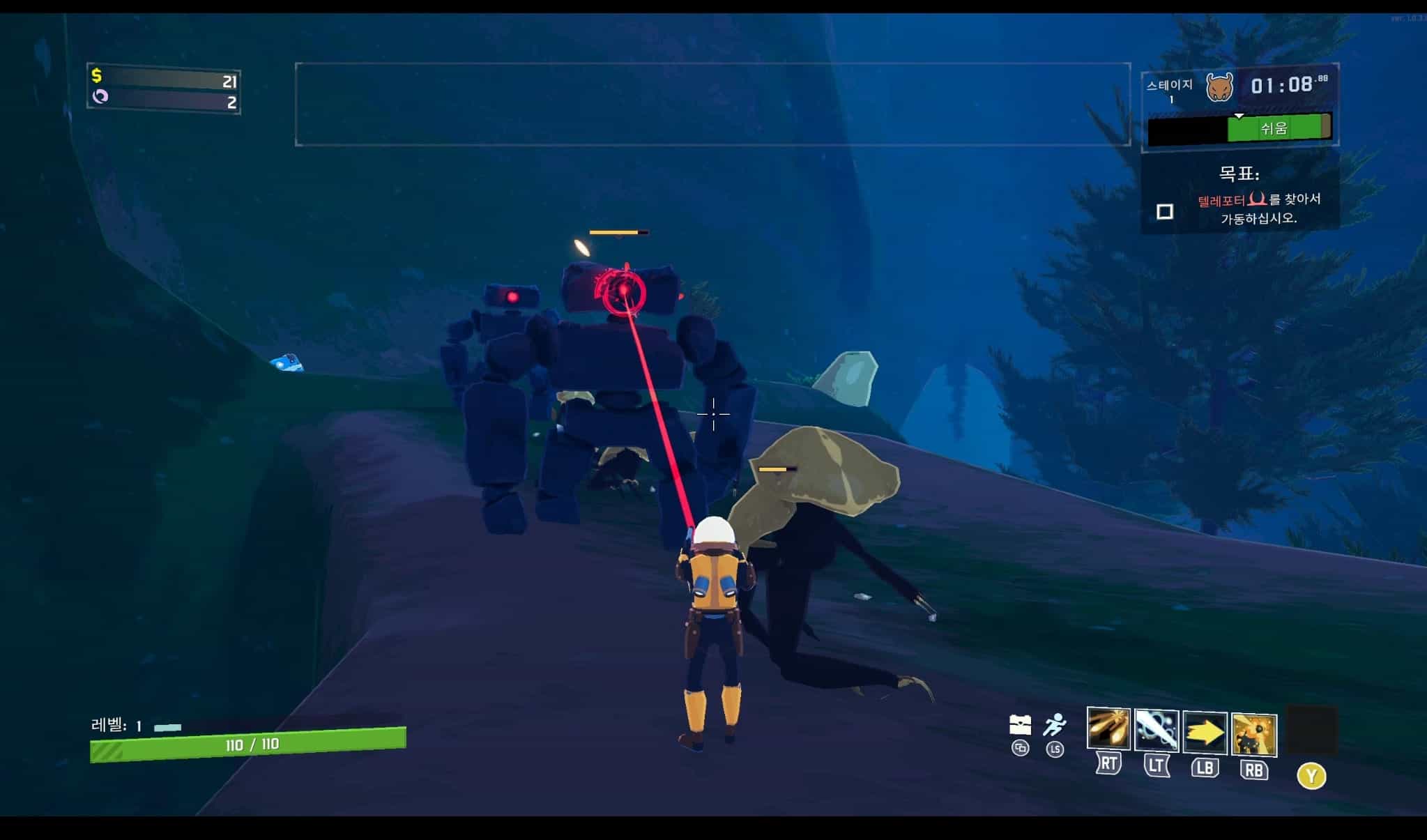Trigger the yellow arrow dodge skill
Viewport: 1427px width, 840px height.
[x=1205, y=733]
